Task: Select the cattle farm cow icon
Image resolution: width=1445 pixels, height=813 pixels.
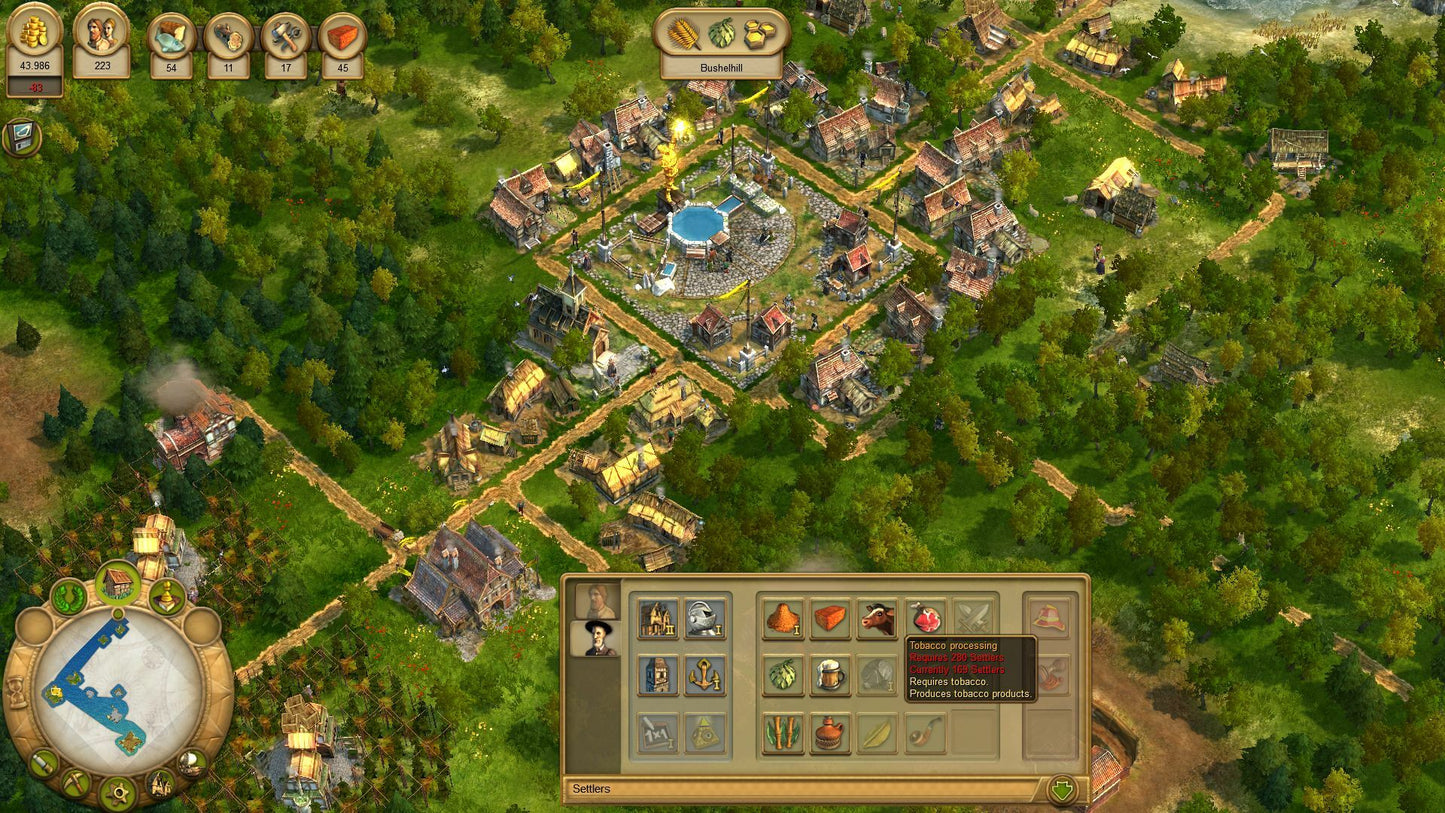Action: 877,618
